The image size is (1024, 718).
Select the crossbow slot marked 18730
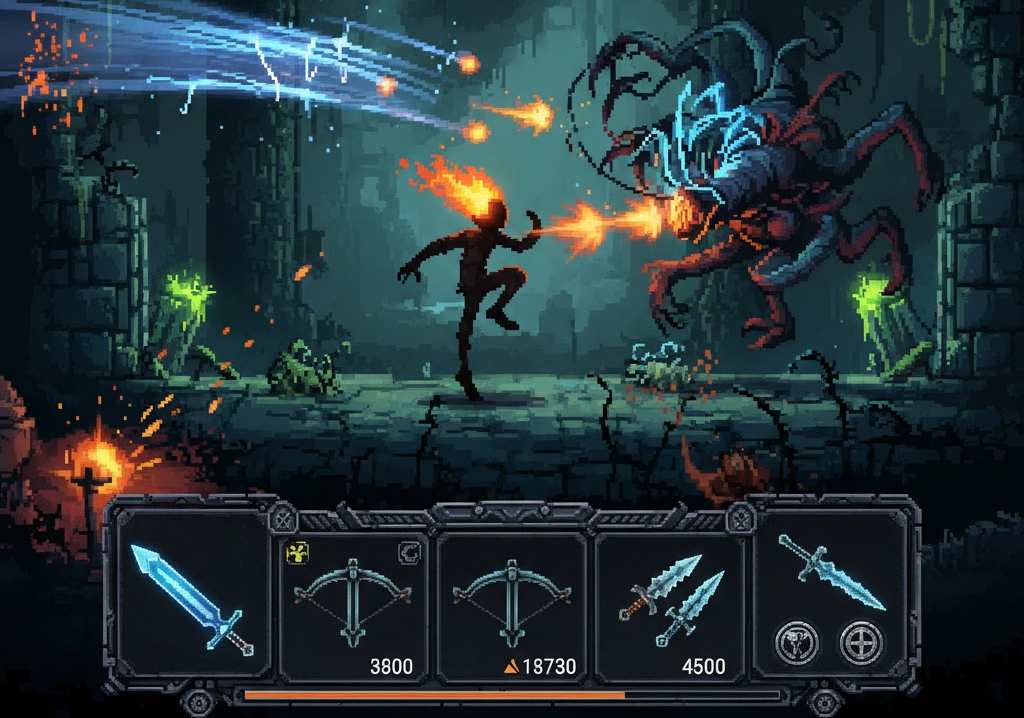pos(511,606)
